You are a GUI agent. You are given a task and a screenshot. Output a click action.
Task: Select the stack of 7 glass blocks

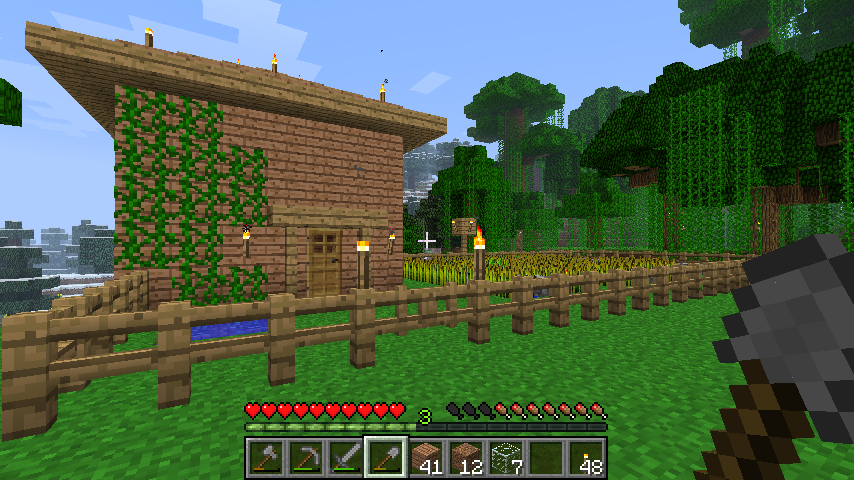[506, 458]
